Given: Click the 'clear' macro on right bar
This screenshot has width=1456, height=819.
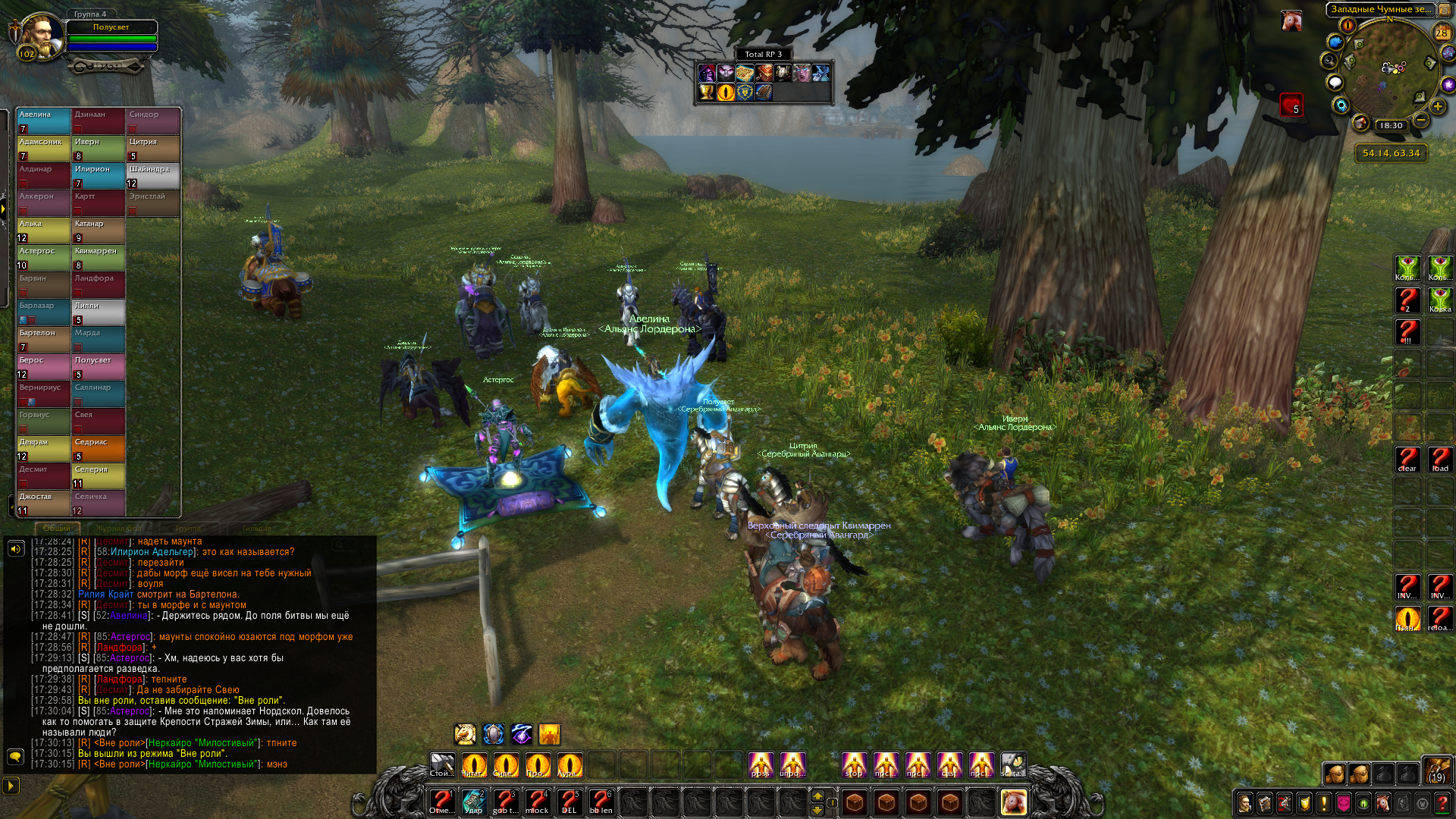Looking at the screenshot, I should (1407, 460).
